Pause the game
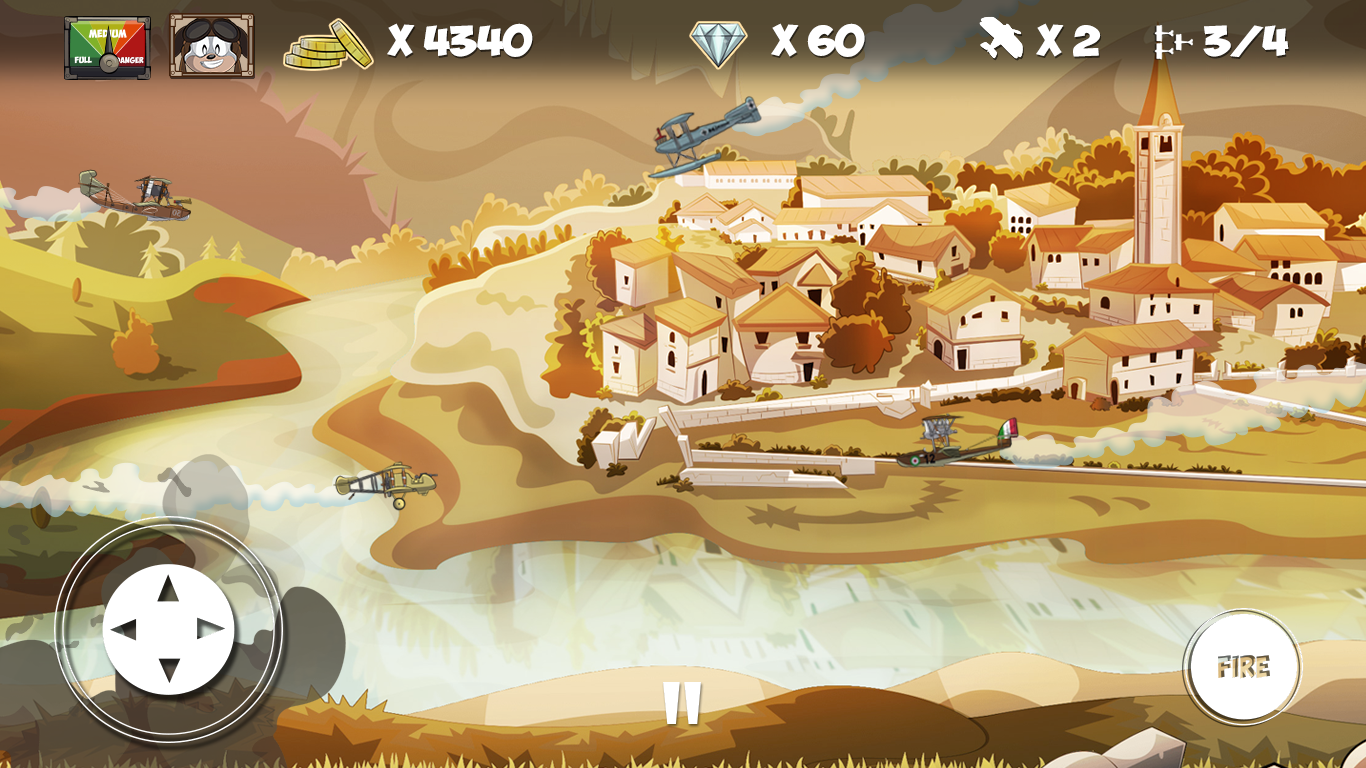This screenshot has width=1366, height=768. pyautogui.click(x=682, y=703)
